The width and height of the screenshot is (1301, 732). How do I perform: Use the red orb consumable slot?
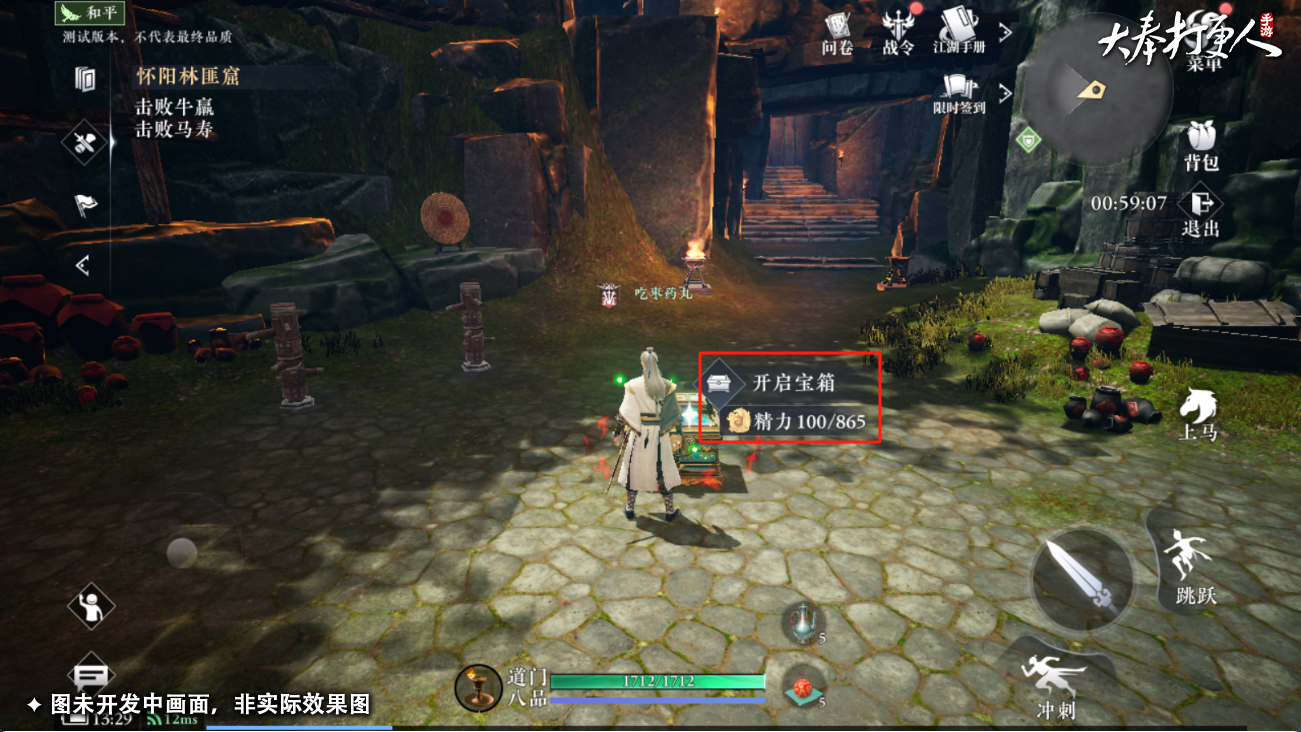pos(803,687)
